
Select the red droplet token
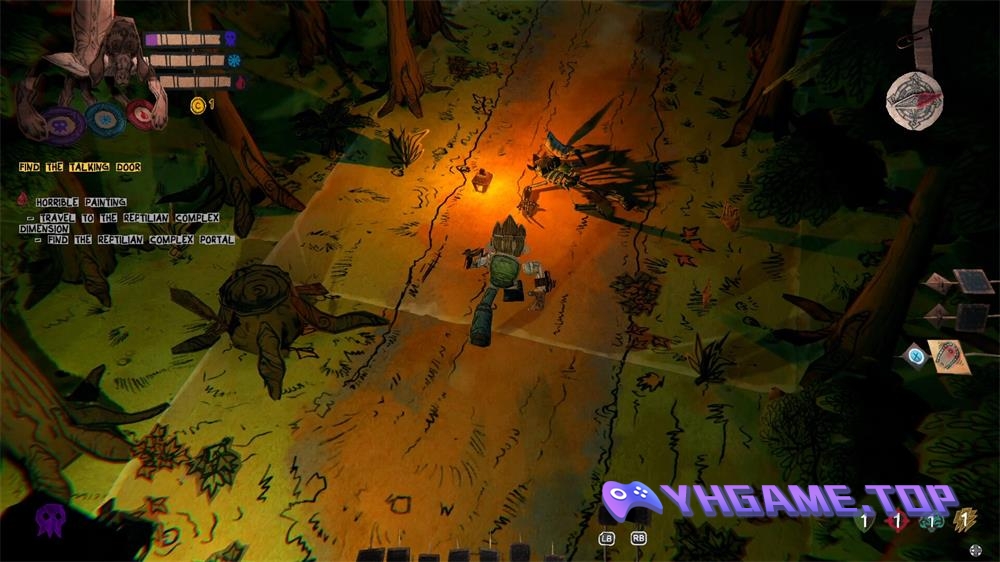pos(141,114)
